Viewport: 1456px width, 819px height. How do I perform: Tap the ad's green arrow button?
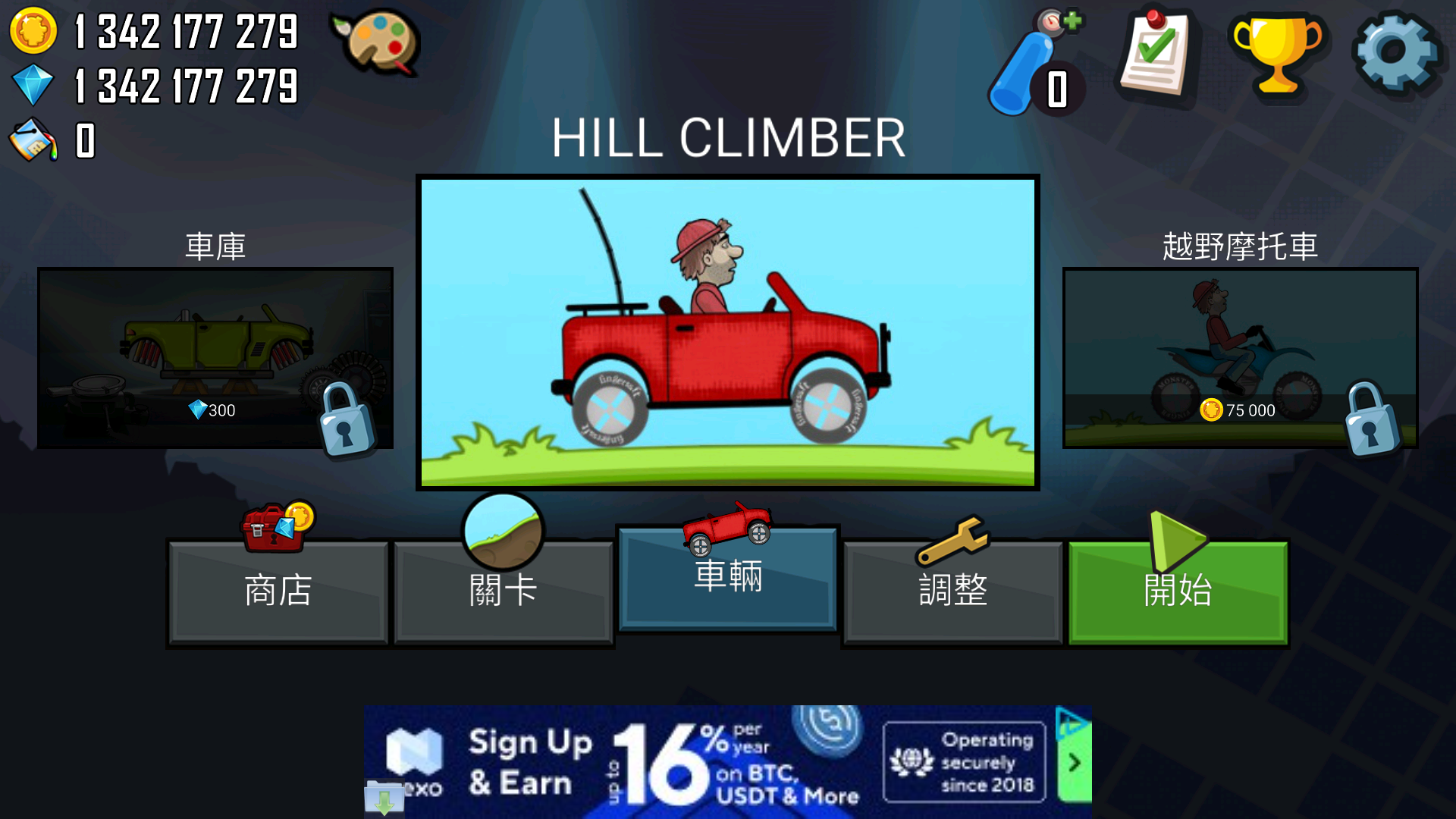(1074, 763)
